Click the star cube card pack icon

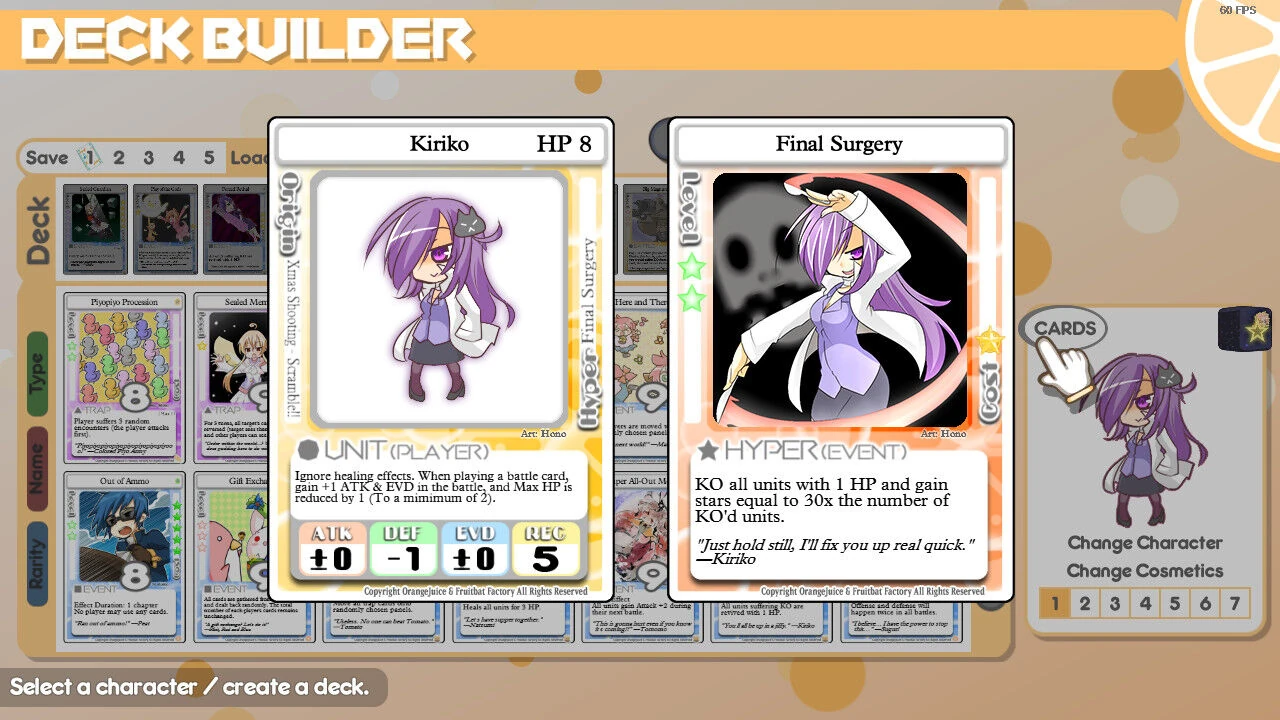pyautogui.click(x=1246, y=331)
